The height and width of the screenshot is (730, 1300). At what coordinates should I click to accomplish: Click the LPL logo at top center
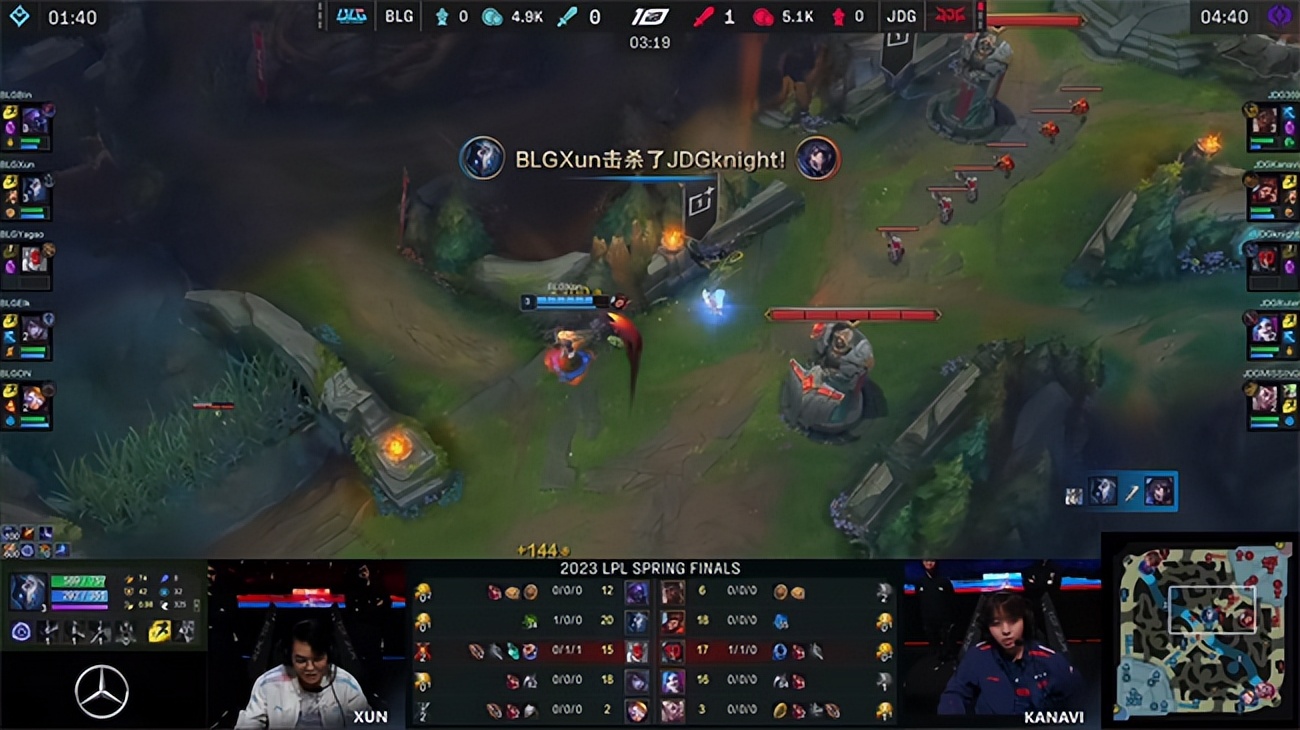tap(650, 14)
